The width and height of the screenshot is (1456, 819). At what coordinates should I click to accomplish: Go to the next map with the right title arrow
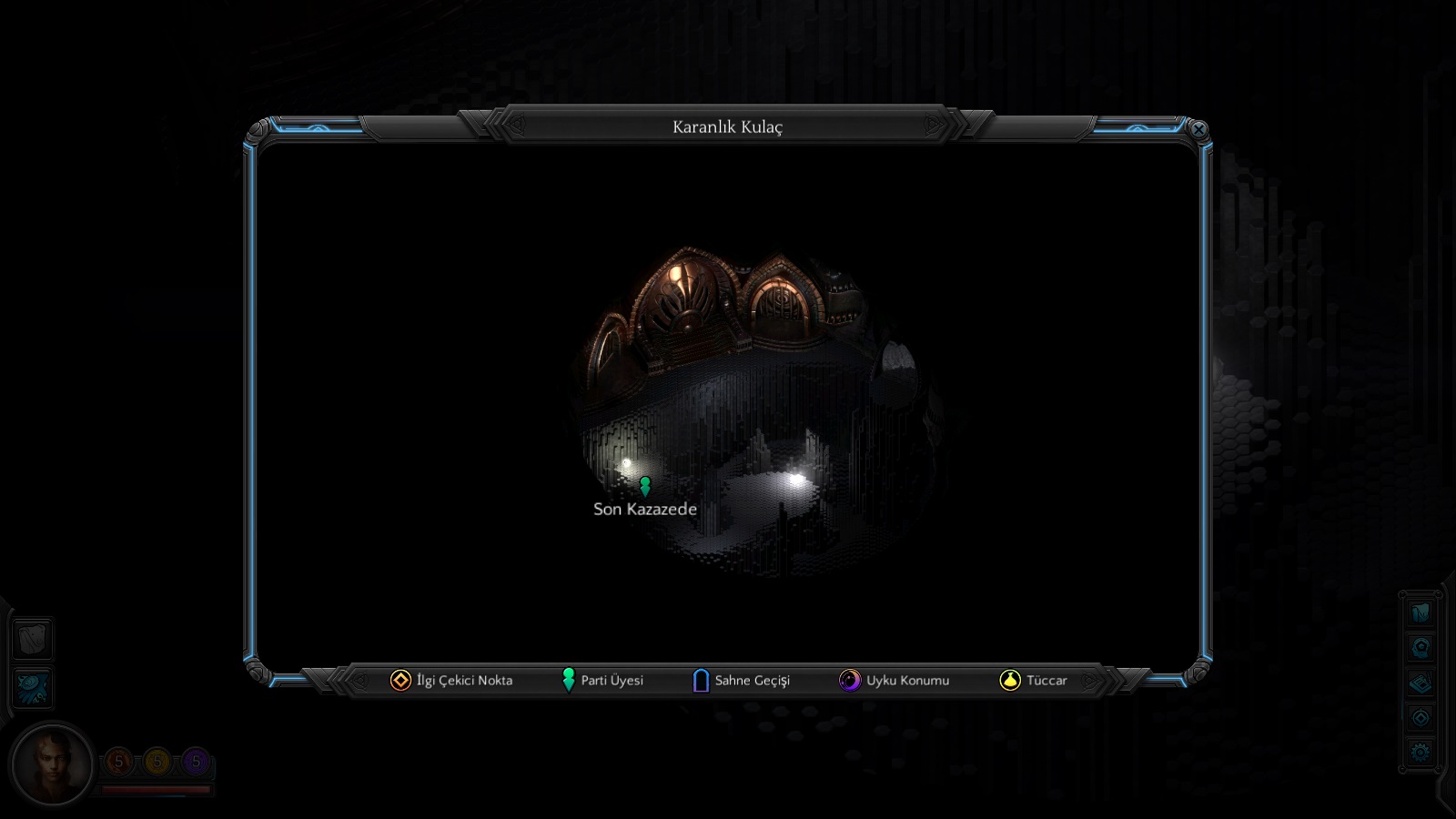[934, 126]
